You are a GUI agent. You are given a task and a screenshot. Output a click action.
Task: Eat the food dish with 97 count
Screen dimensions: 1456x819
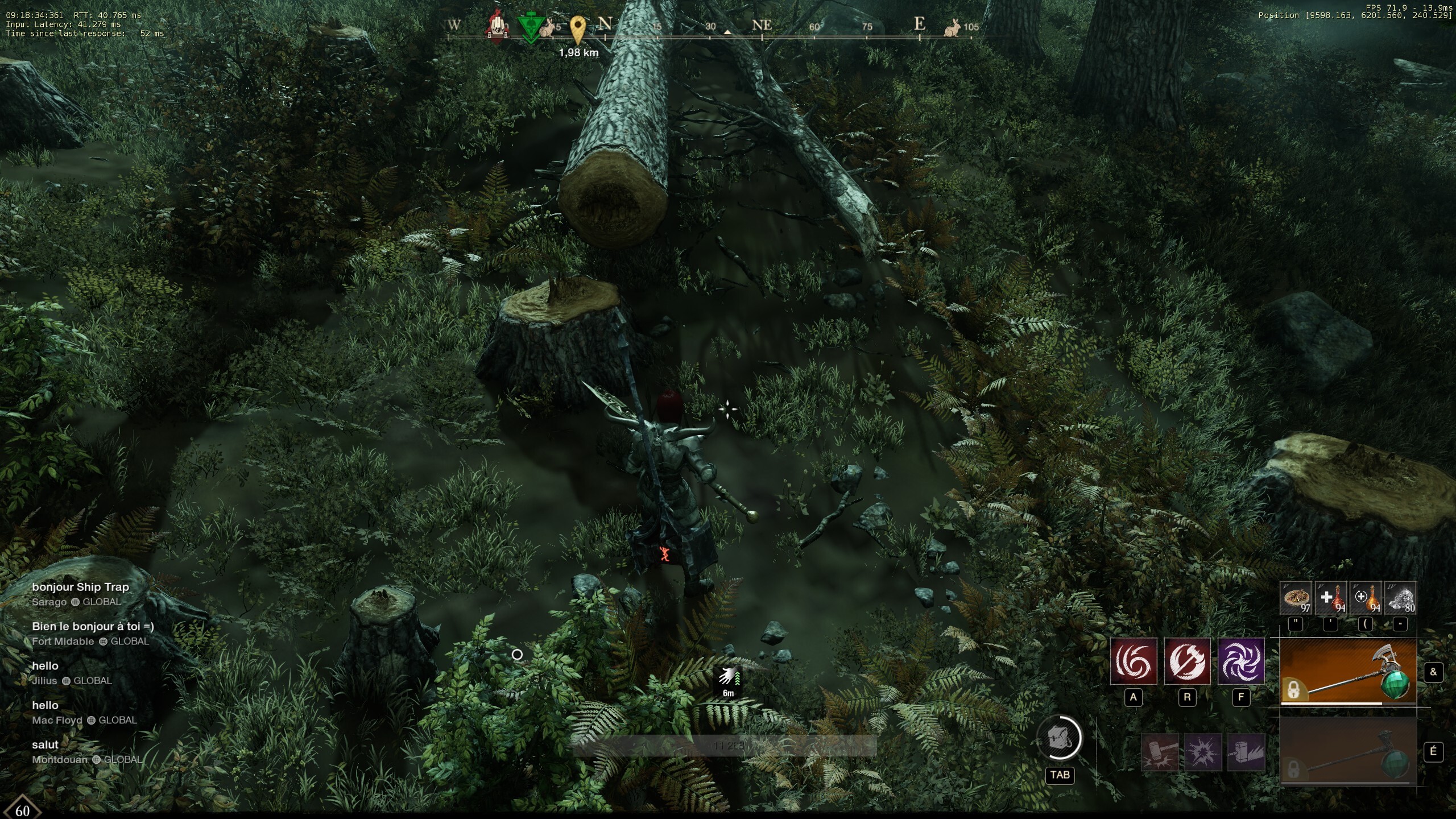point(1296,598)
